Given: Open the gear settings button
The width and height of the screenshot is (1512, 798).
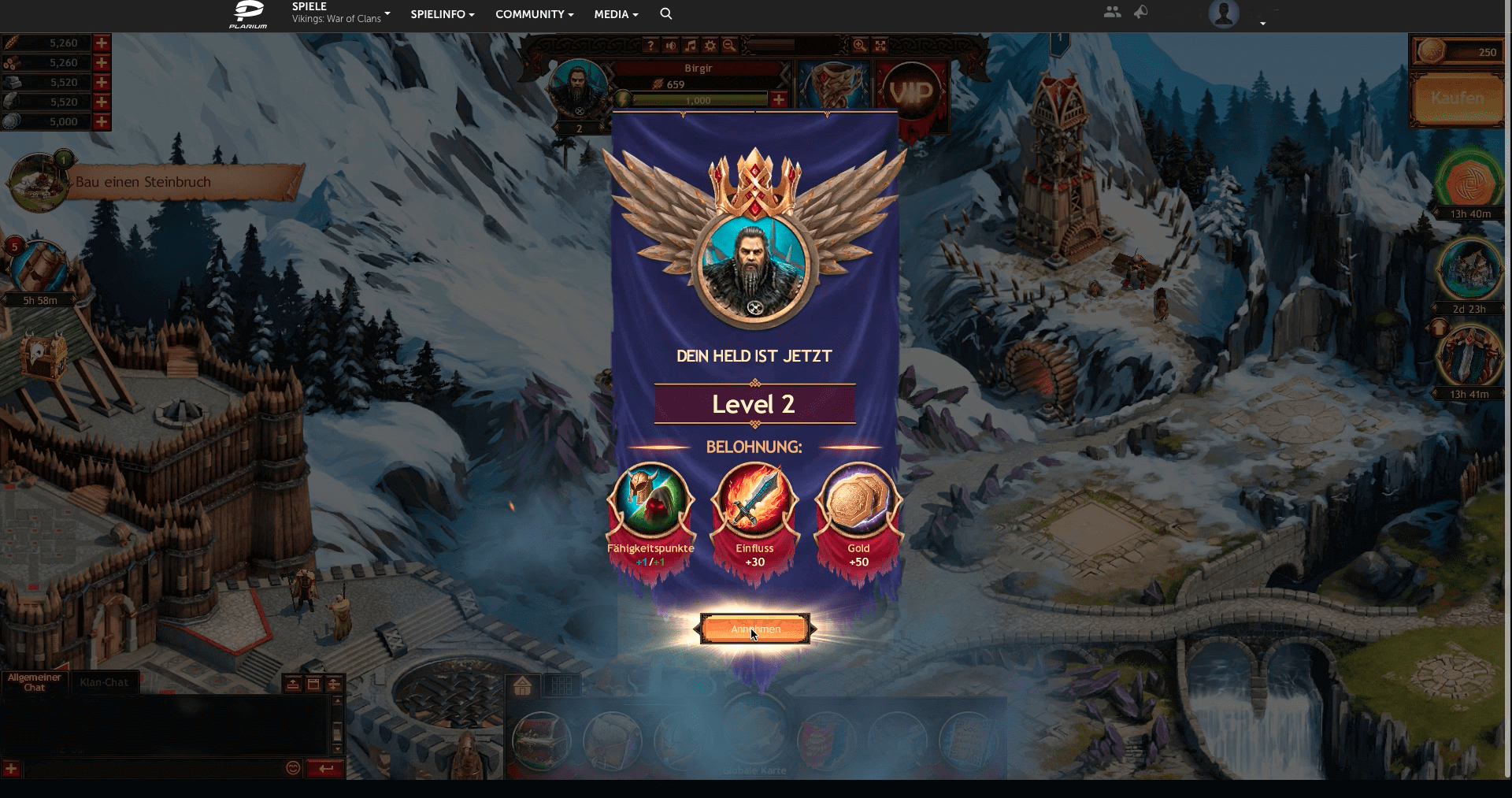Looking at the screenshot, I should (x=710, y=46).
